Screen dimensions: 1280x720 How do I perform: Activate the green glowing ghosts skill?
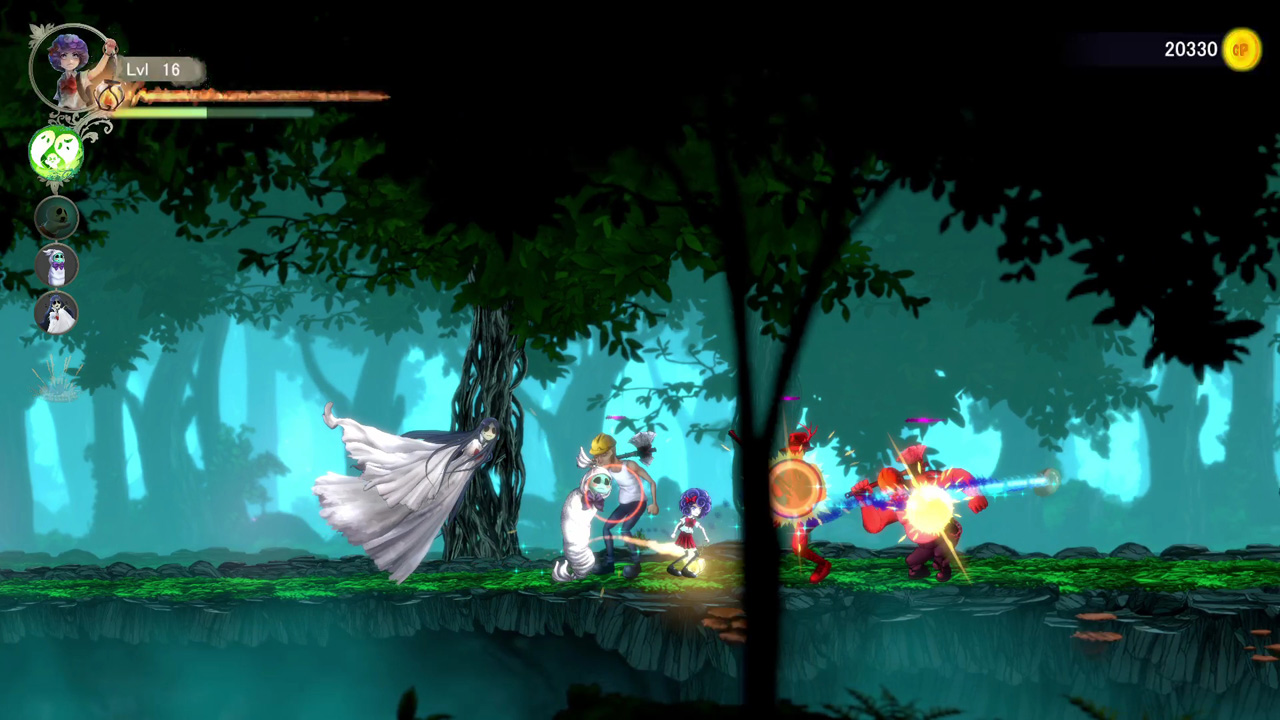click(x=55, y=153)
